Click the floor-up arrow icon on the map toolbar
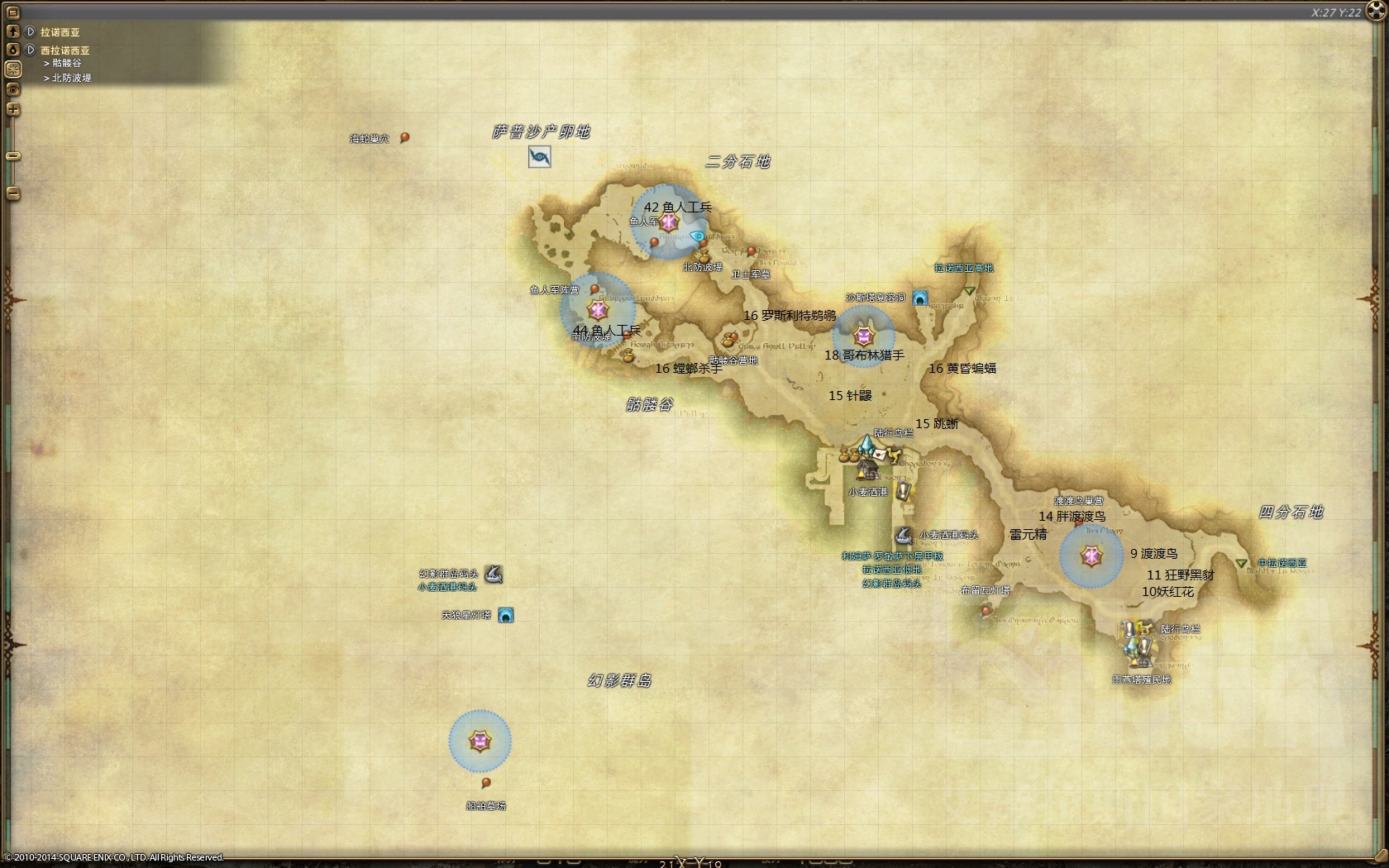Screen dimensions: 1389x868 tap(12, 31)
